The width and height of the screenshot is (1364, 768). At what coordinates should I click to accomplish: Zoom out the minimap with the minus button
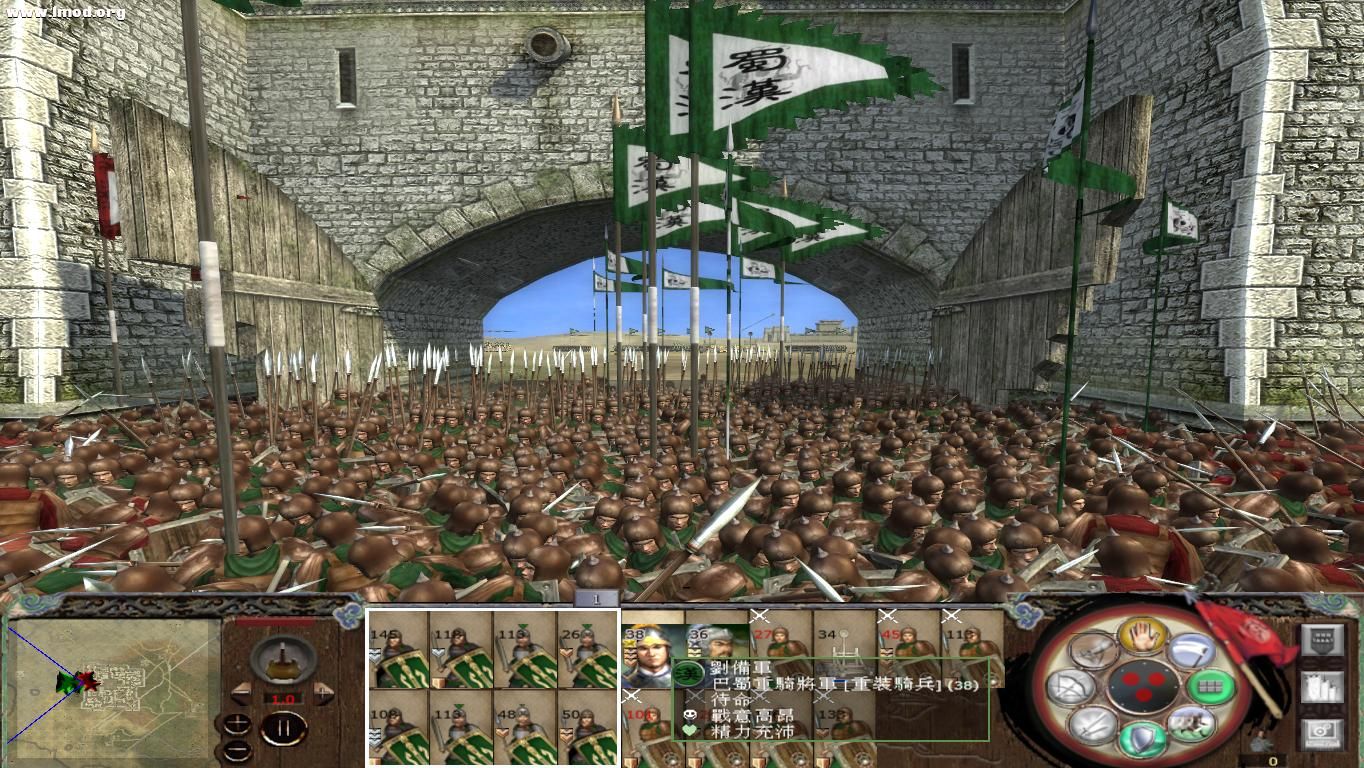[237, 750]
